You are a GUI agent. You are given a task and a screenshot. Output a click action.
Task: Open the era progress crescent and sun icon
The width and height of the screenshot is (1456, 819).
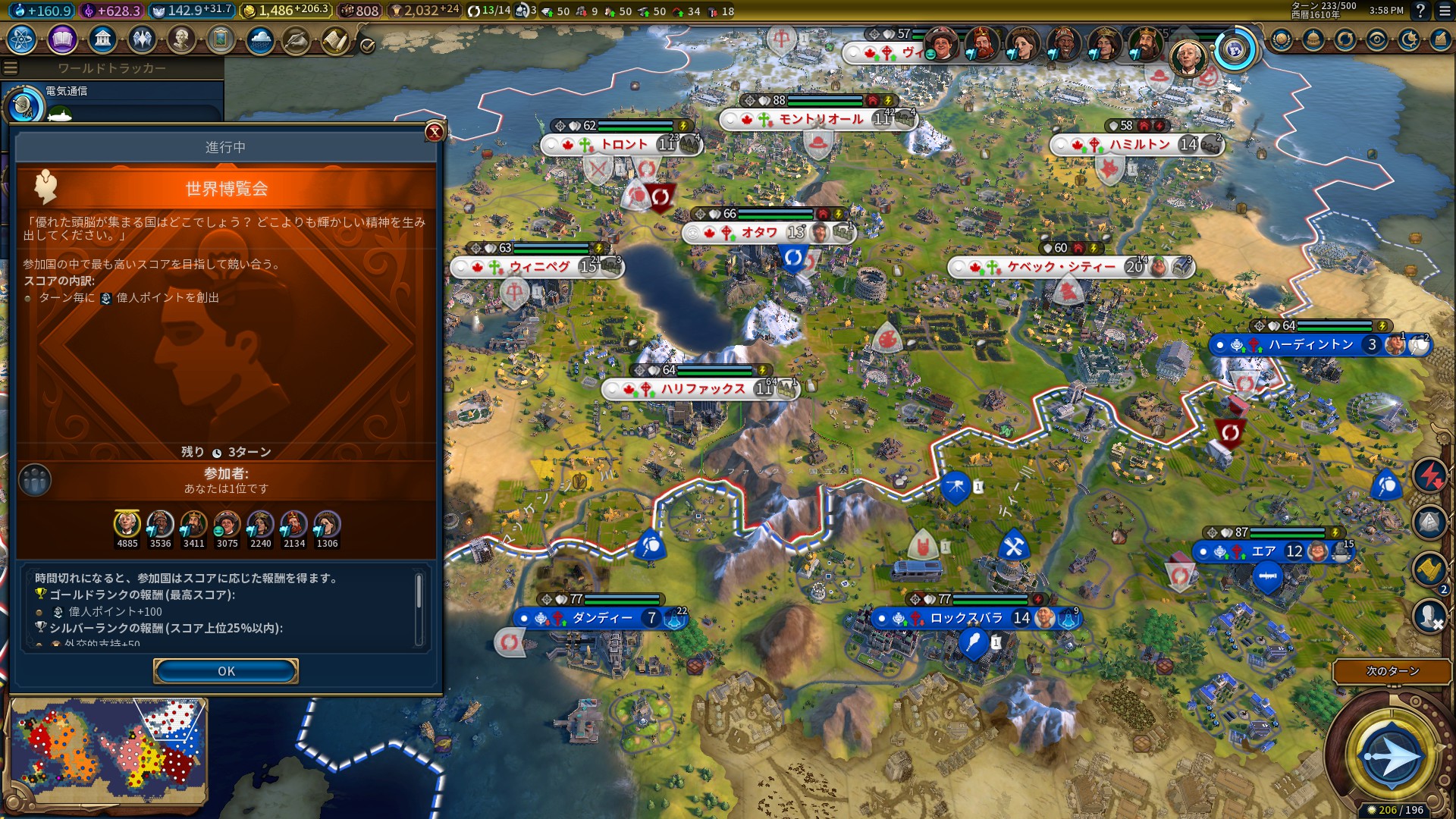click(x=1409, y=39)
